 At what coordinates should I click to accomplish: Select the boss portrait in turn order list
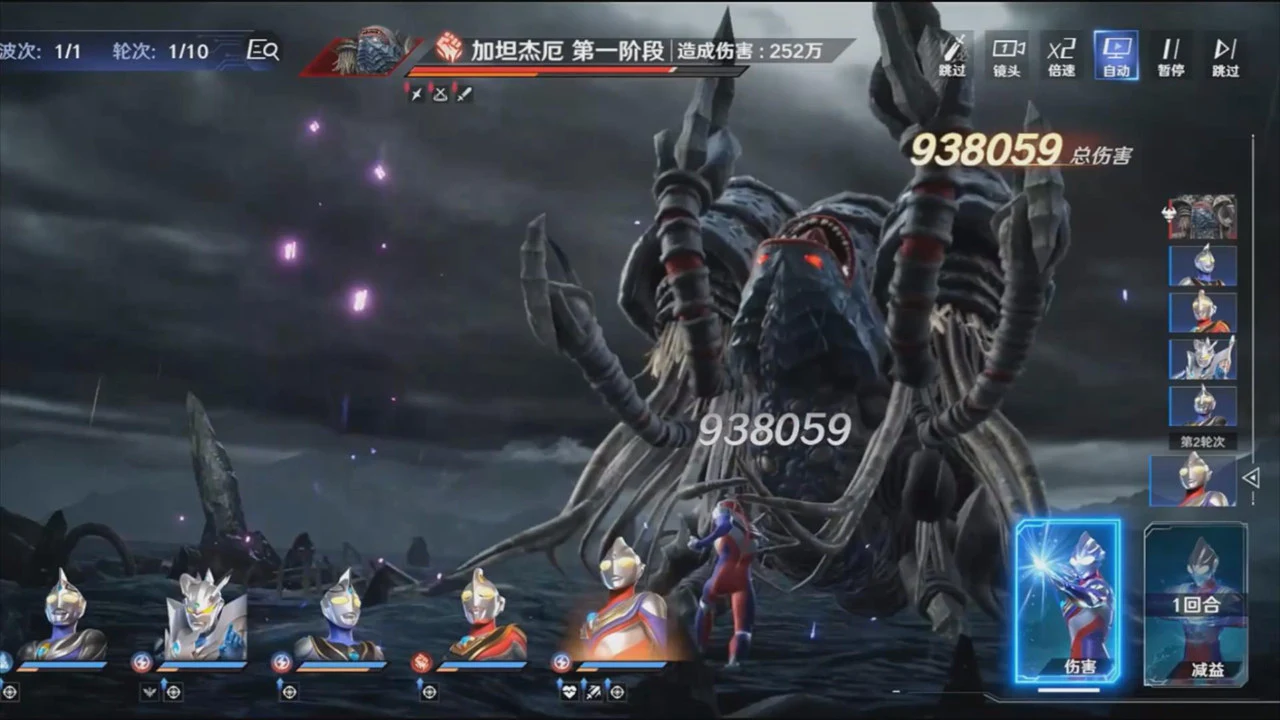click(x=1203, y=217)
